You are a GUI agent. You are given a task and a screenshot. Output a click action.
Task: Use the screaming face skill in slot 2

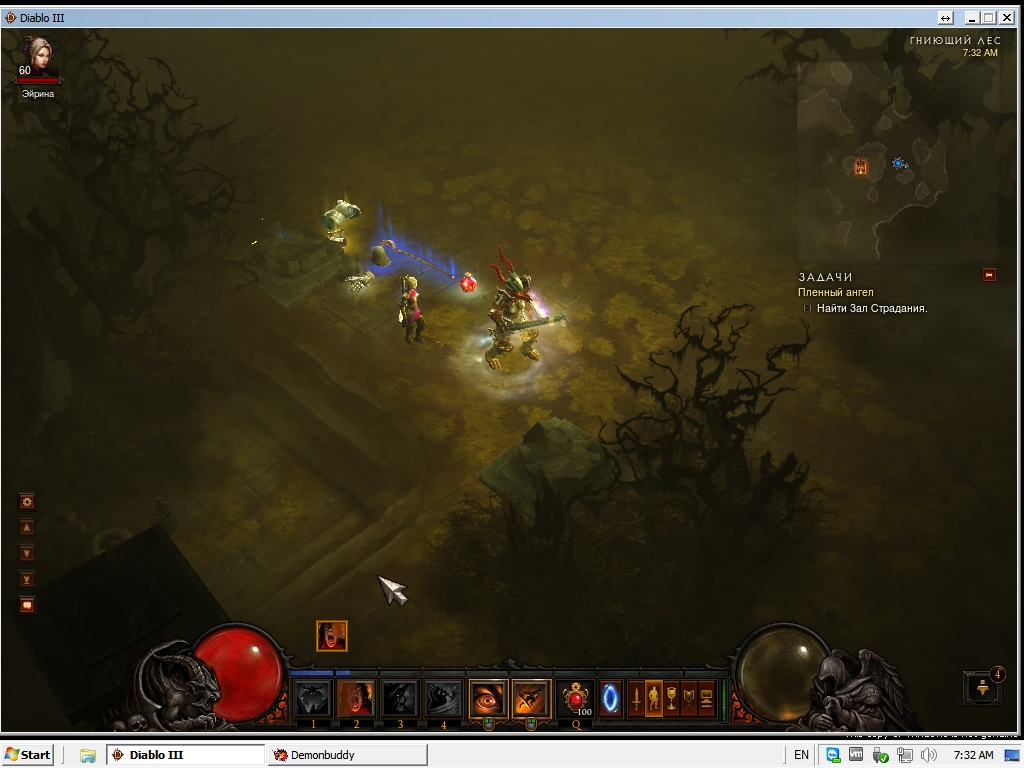(x=356, y=698)
